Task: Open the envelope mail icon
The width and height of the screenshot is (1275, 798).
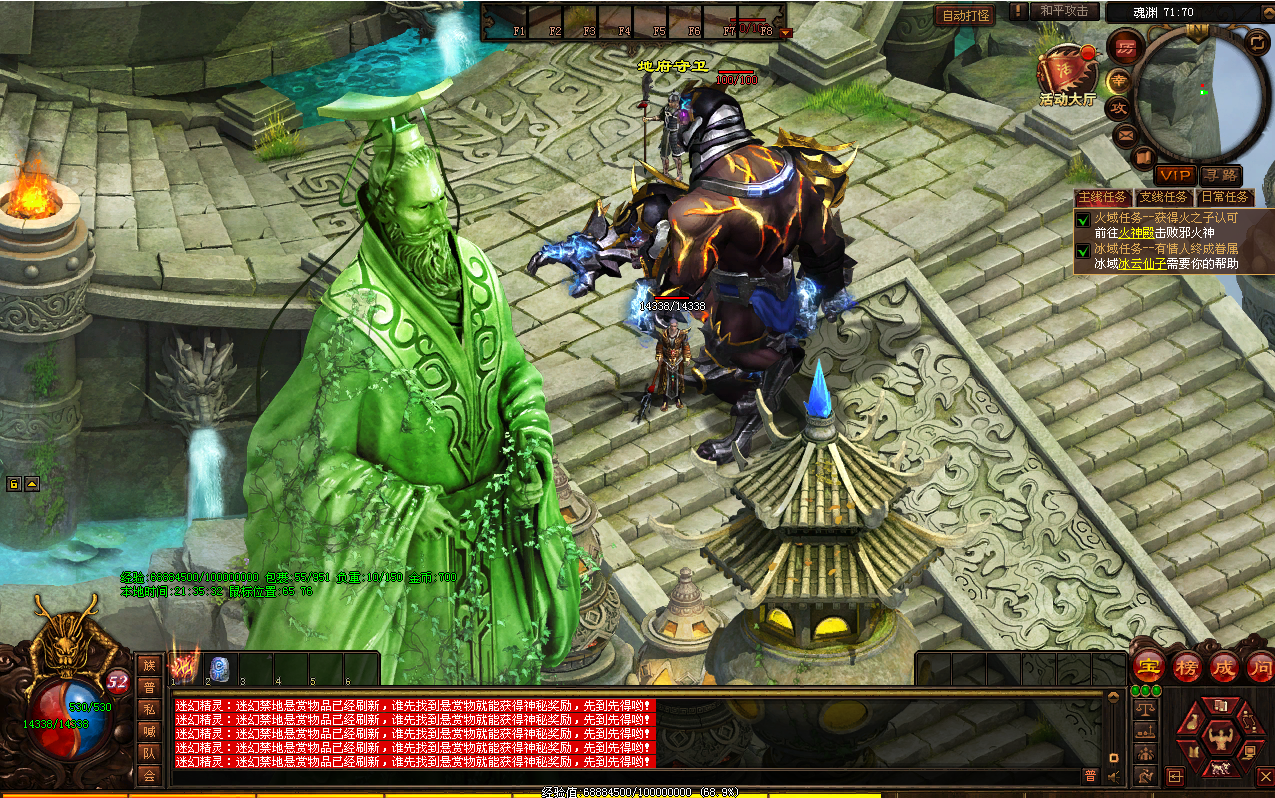Action: point(1125,134)
